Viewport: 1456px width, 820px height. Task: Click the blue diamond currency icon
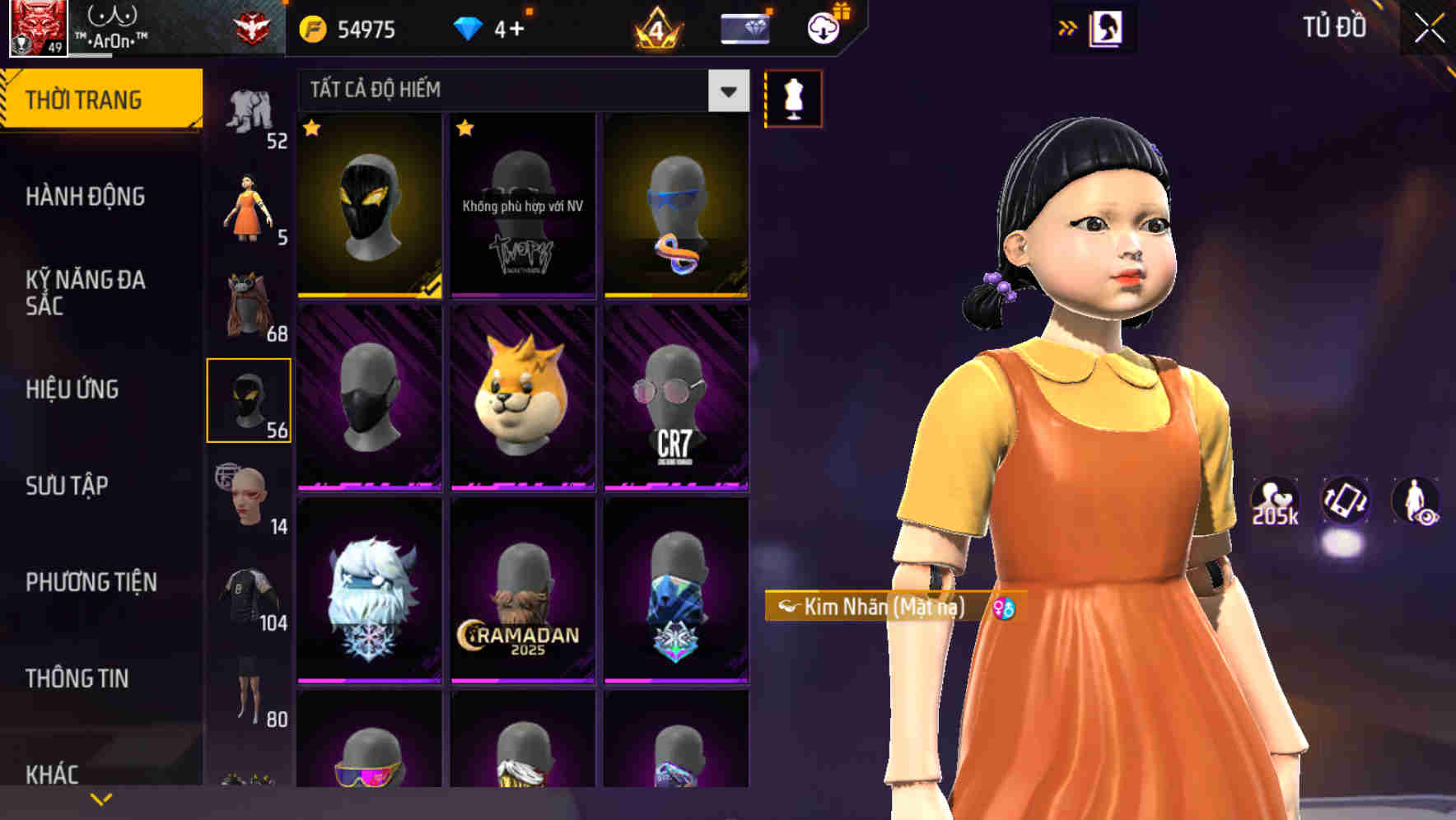click(468, 27)
